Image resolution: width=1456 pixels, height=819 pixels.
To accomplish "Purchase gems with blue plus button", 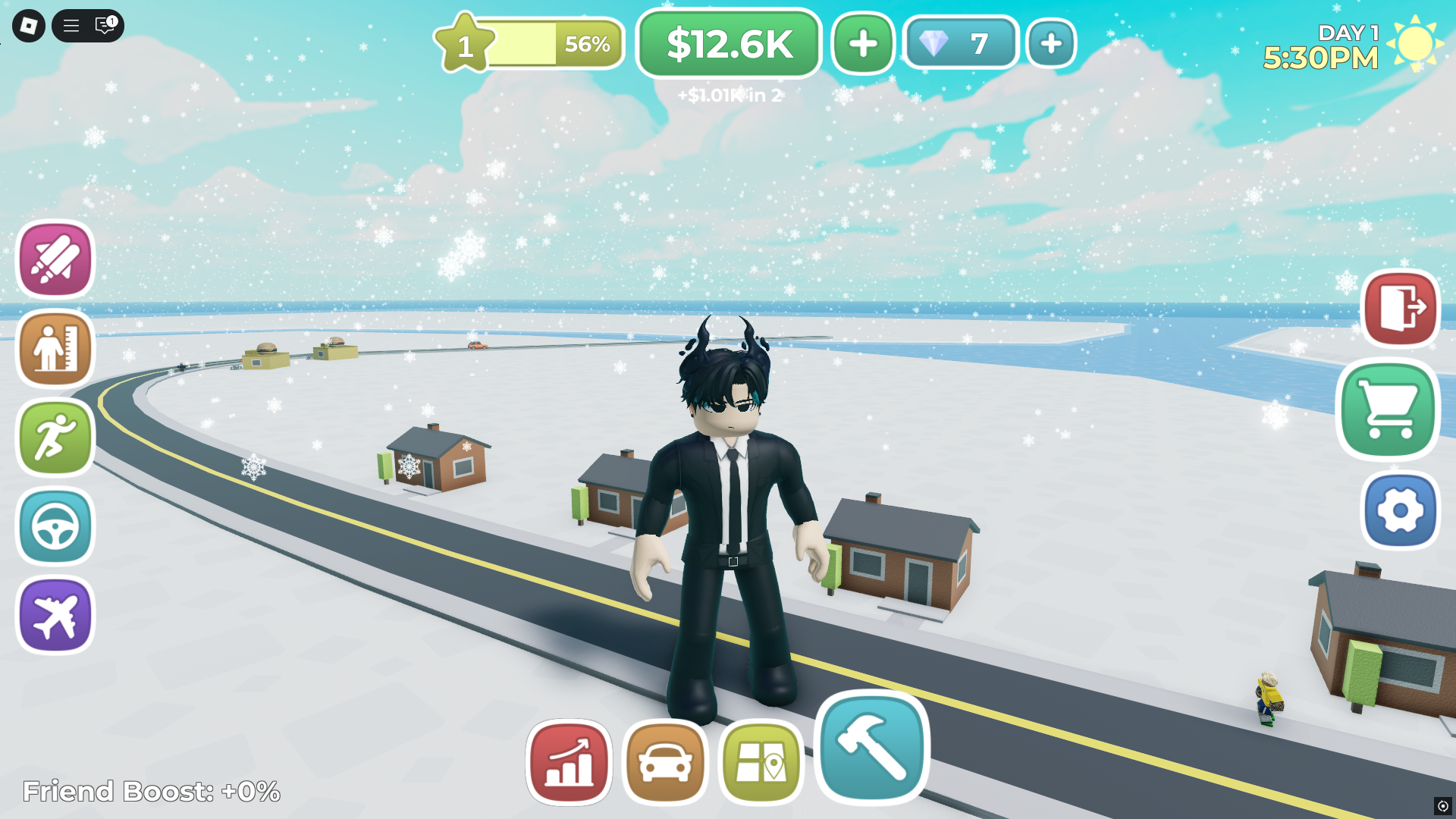I will [x=1051, y=44].
